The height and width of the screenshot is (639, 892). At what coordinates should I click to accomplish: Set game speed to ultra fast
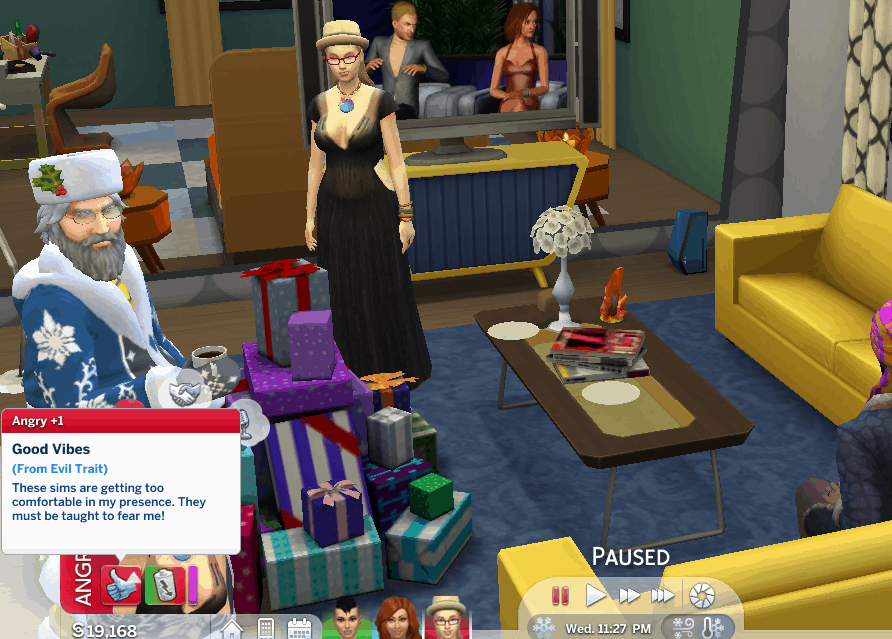click(663, 596)
